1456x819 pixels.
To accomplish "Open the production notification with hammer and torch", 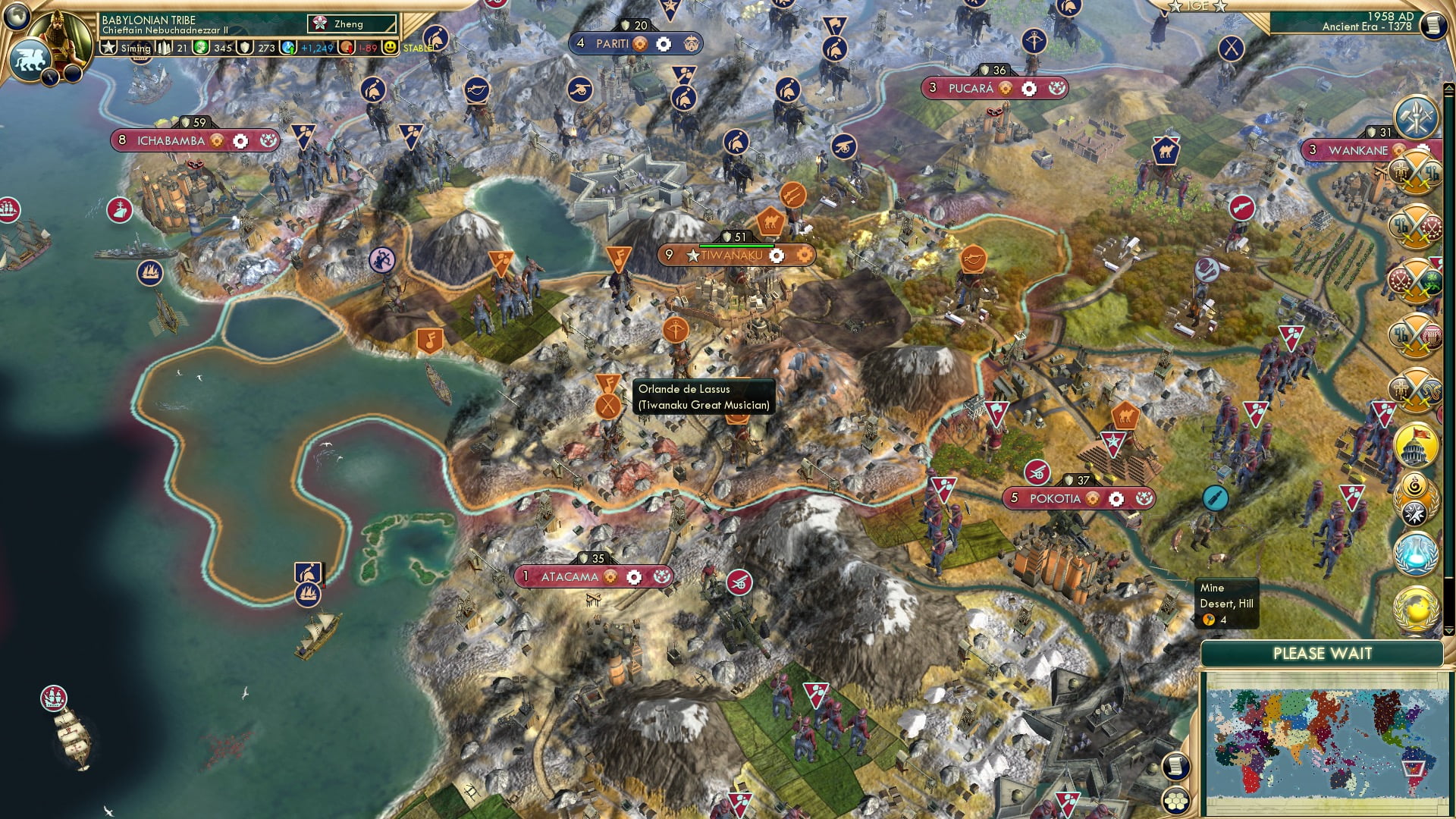I will (x=1415, y=117).
